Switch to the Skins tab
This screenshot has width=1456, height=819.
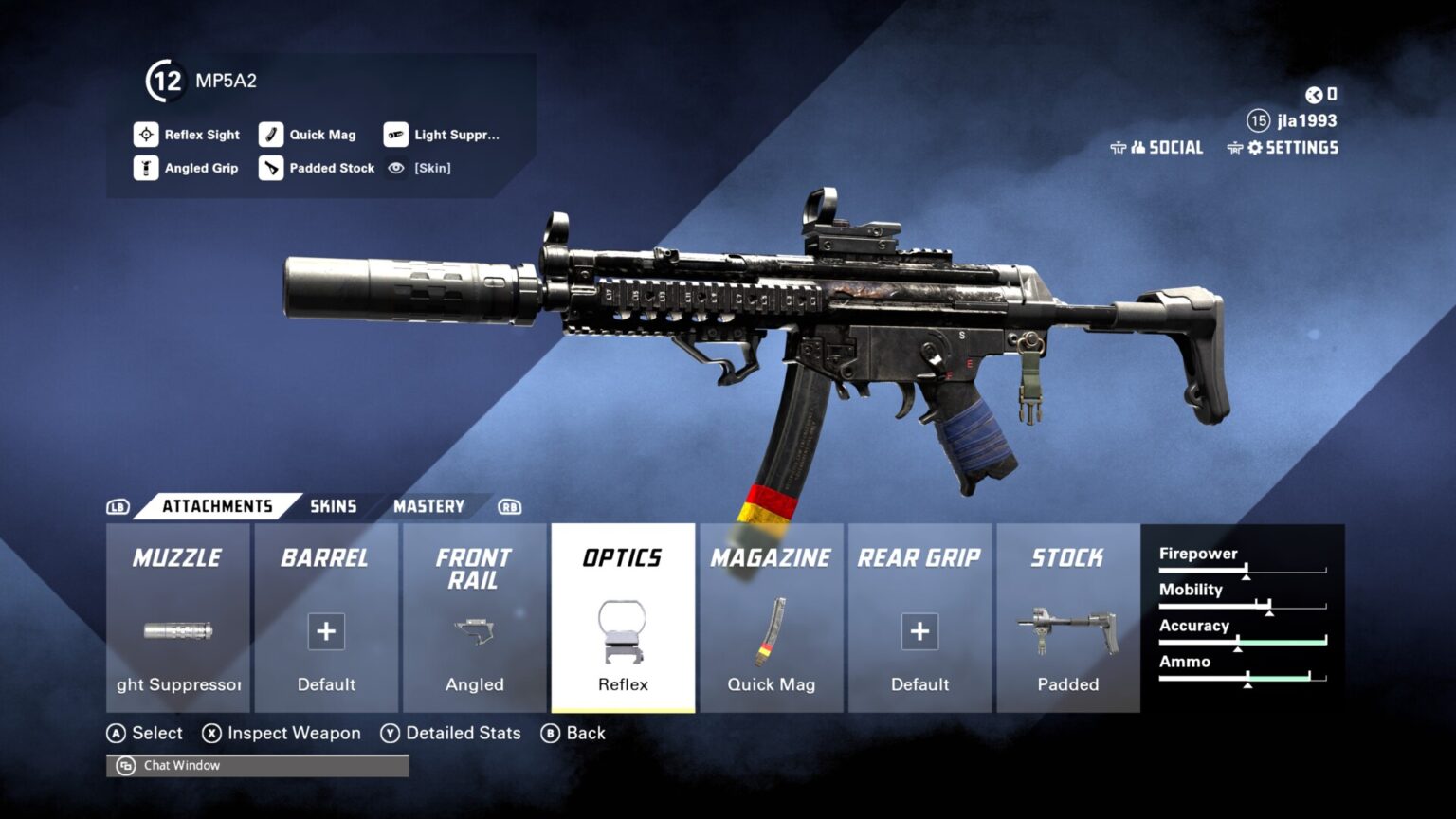pos(334,506)
